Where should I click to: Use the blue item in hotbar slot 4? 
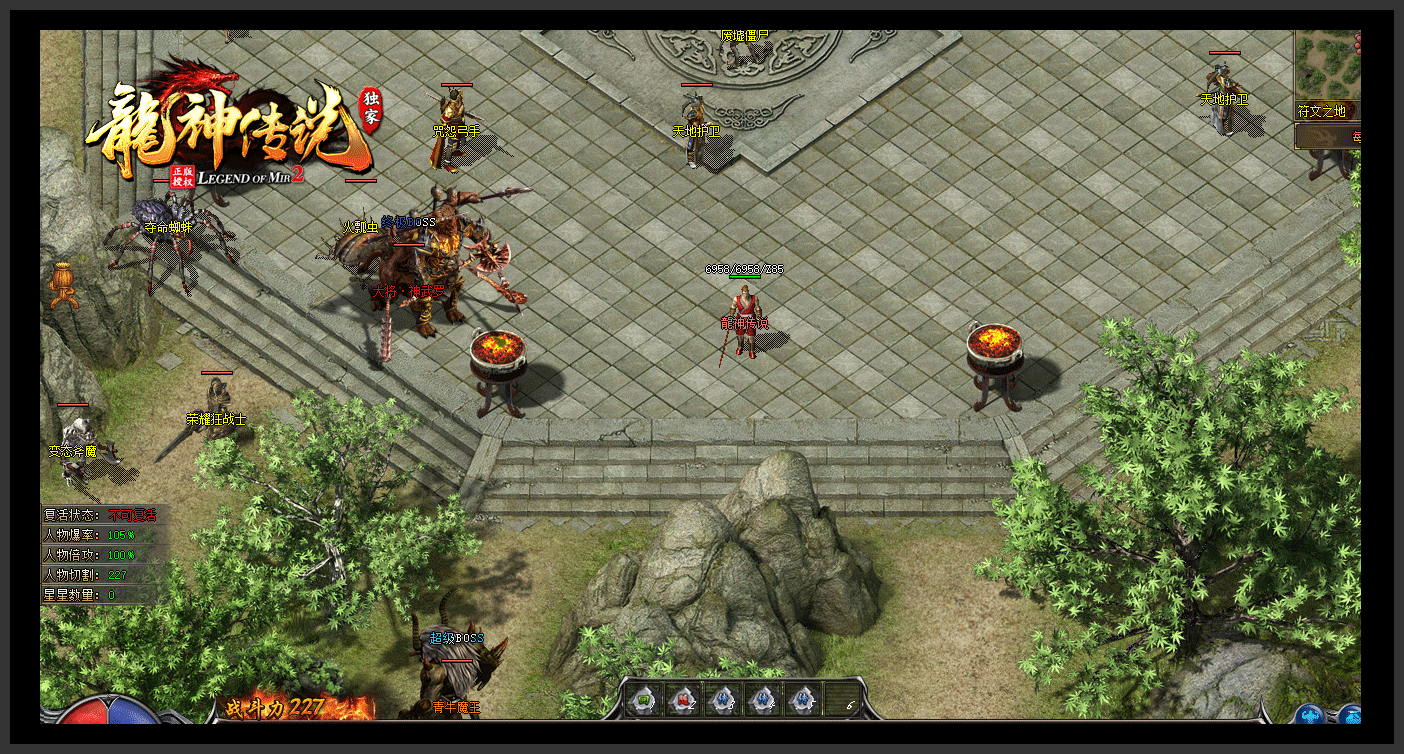[x=763, y=700]
